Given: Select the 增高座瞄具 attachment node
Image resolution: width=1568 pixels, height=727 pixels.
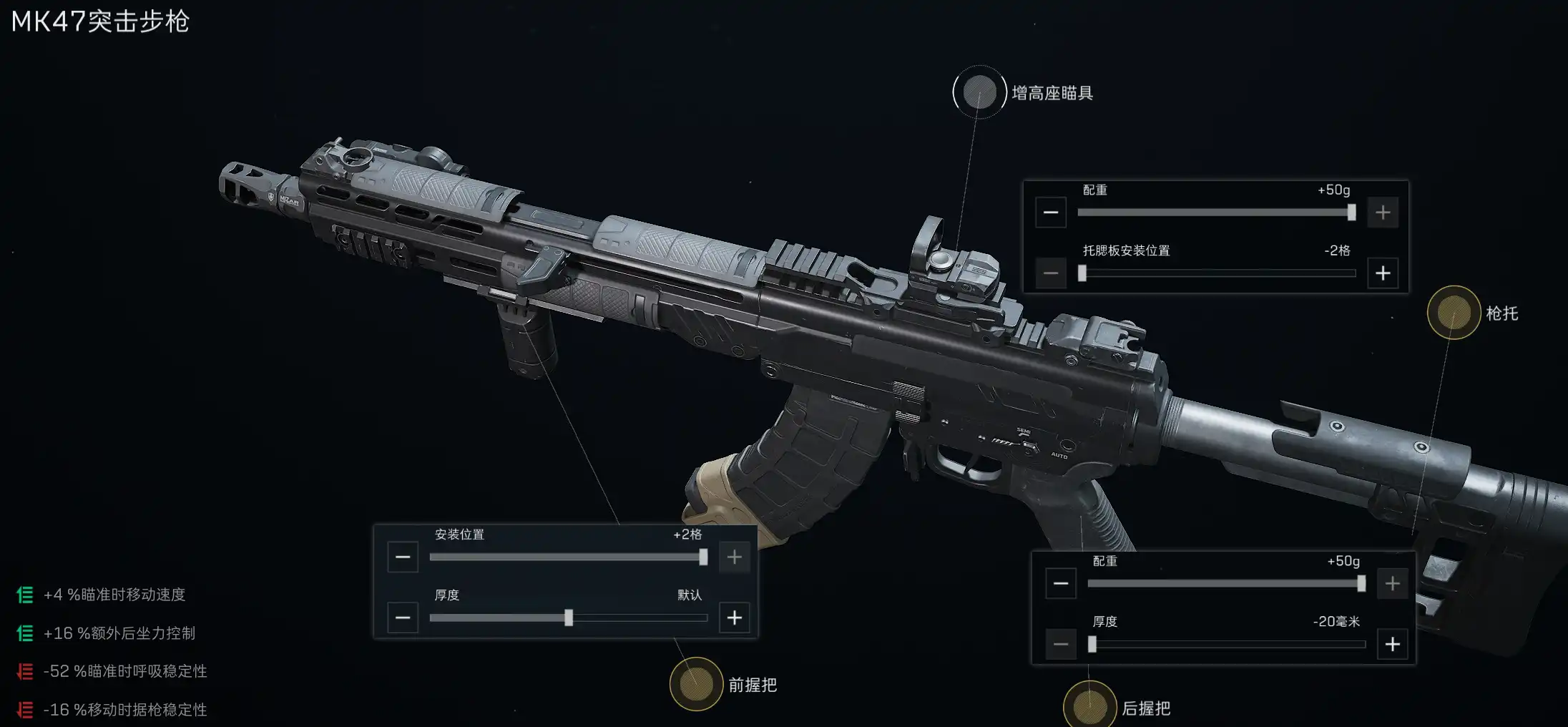Looking at the screenshot, I should pyautogui.click(x=979, y=92).
